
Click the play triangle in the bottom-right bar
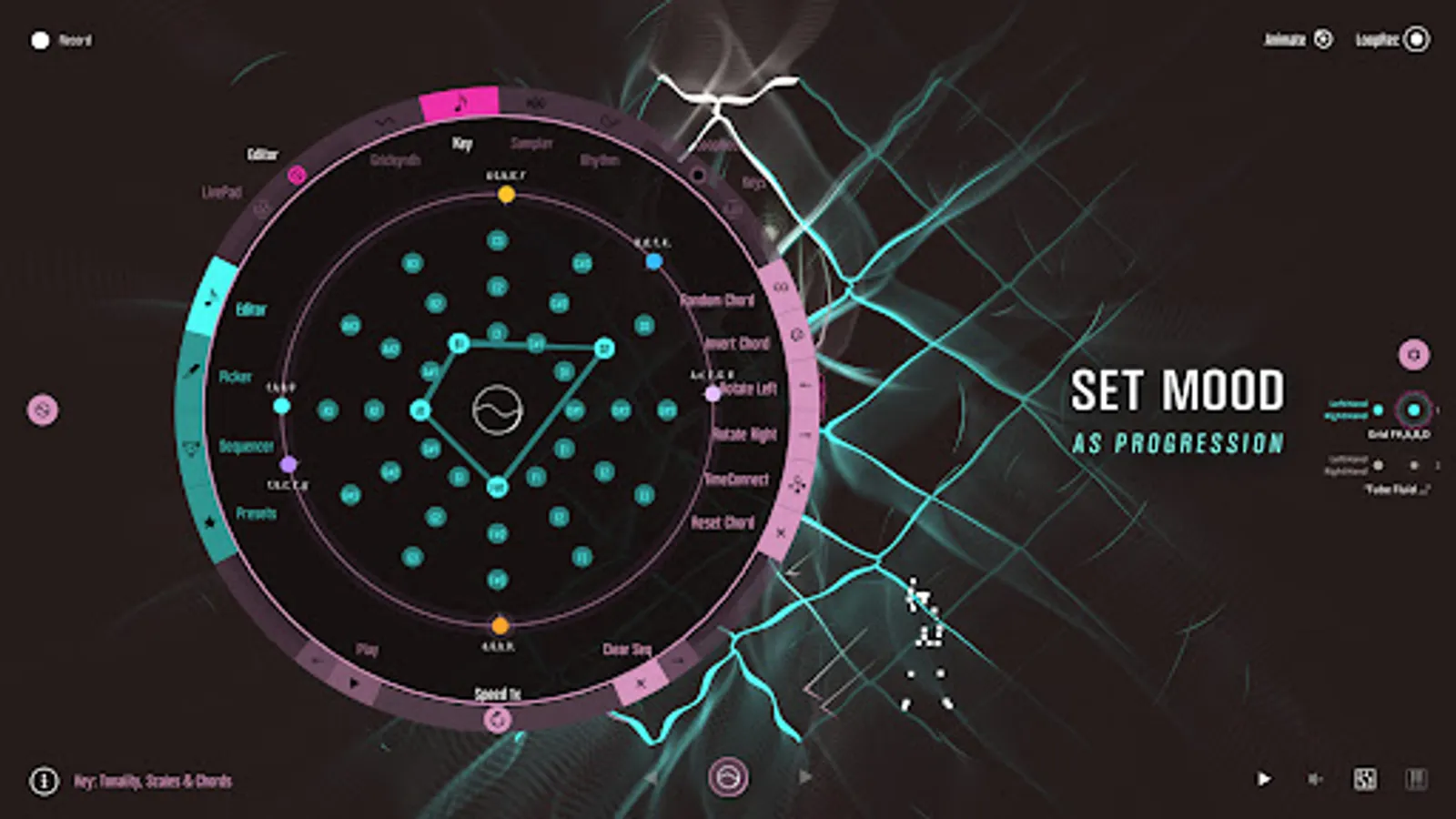1264,778
